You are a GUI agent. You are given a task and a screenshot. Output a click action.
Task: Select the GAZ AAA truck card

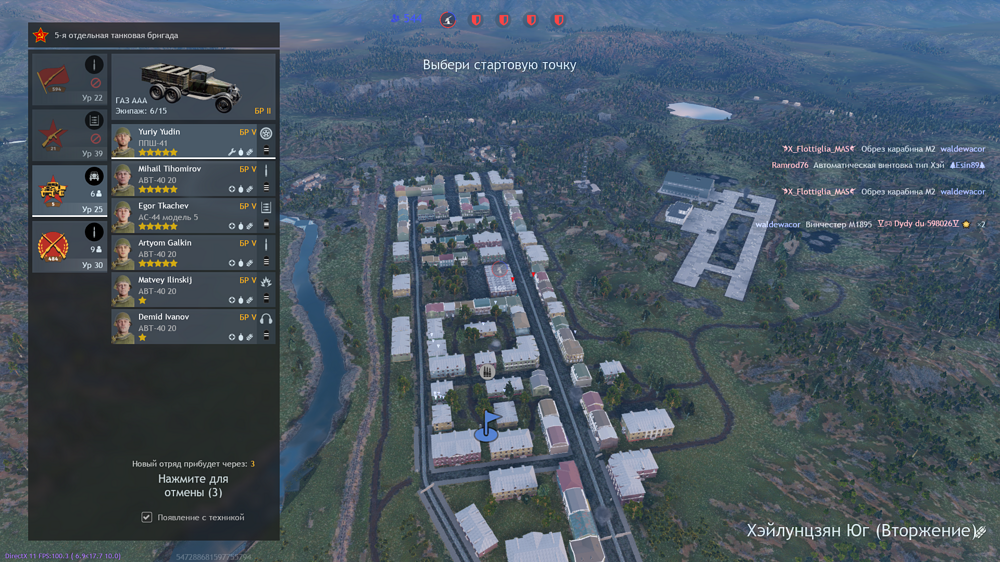pos(193,87)
